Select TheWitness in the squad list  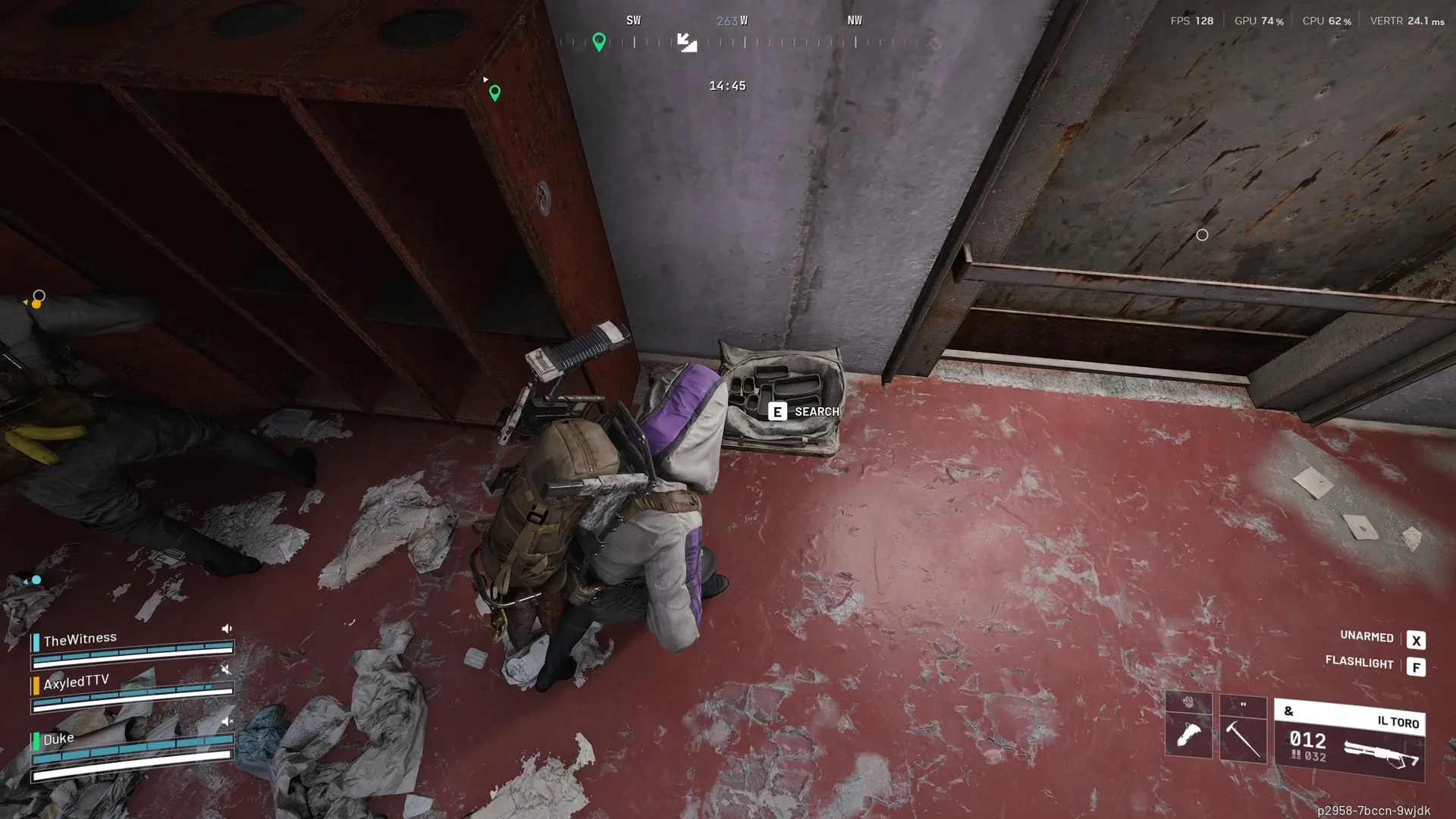pos(80,639)
